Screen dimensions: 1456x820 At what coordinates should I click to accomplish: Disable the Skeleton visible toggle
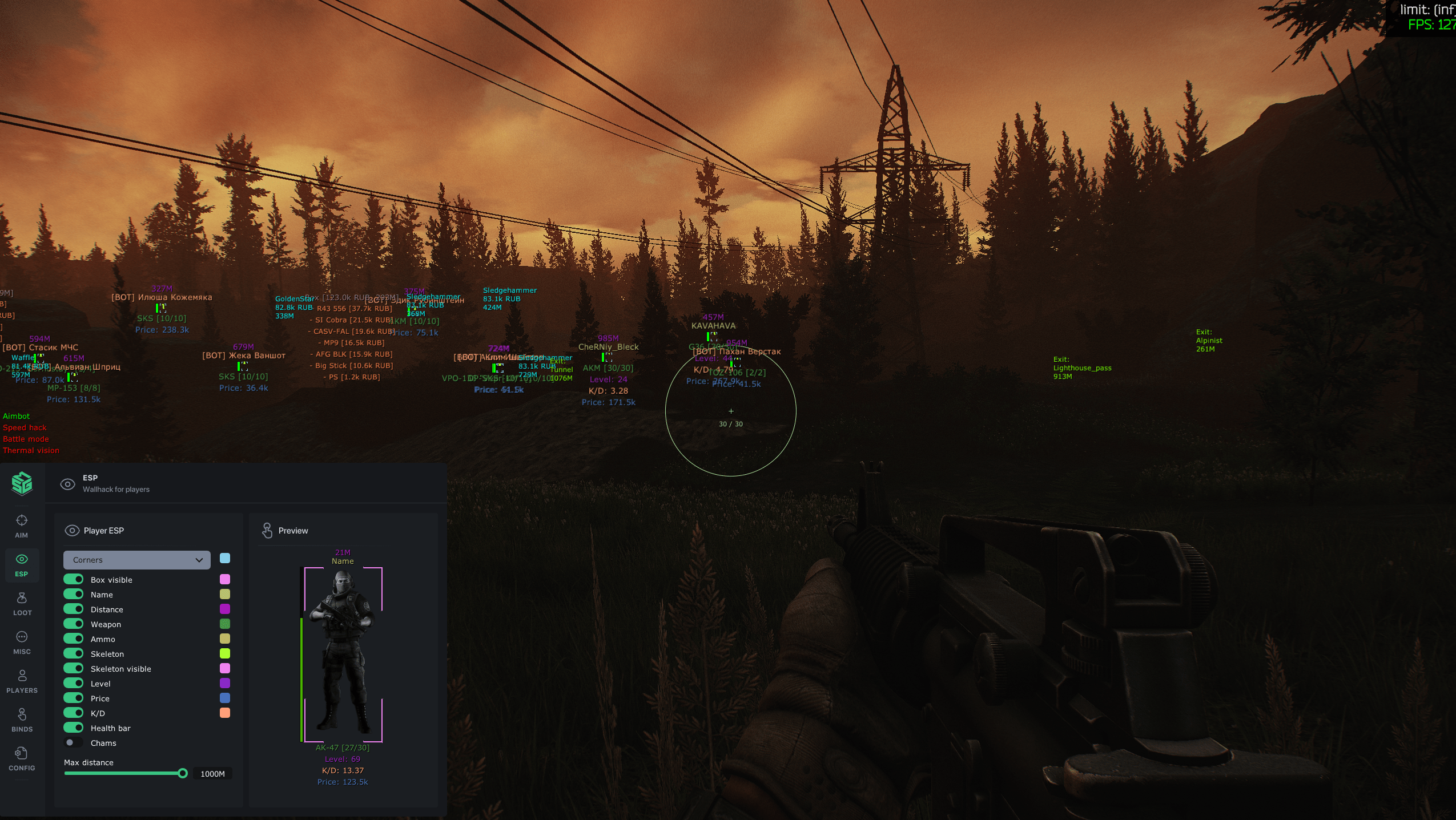tap(74, 668)
